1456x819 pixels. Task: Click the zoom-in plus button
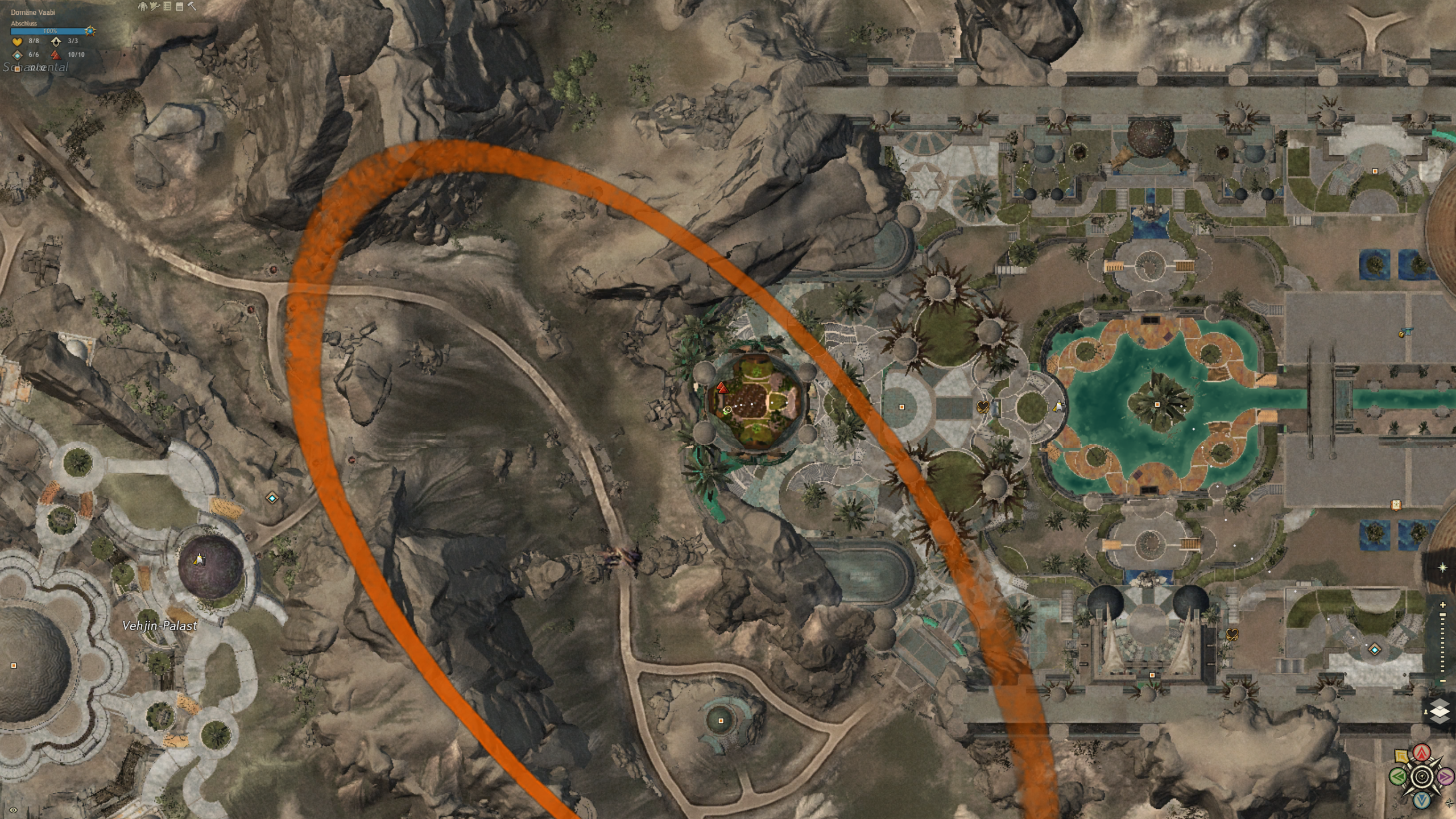[x=1442, y=605]
